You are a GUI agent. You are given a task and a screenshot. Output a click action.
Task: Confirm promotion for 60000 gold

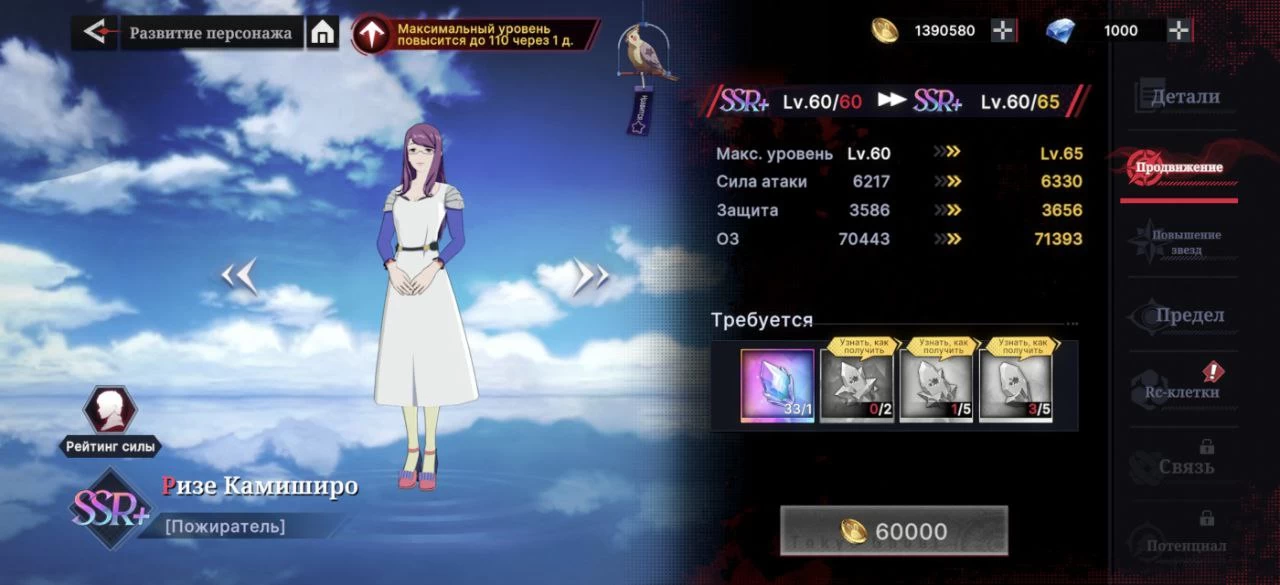pyautogui.click(x=893, y=531)
